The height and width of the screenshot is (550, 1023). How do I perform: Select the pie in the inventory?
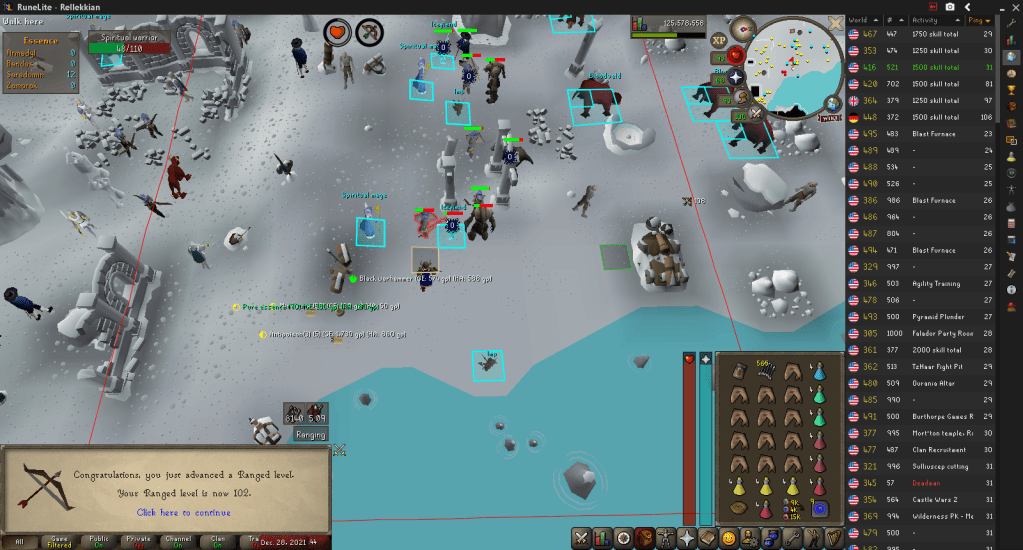(x=738, y=508)
